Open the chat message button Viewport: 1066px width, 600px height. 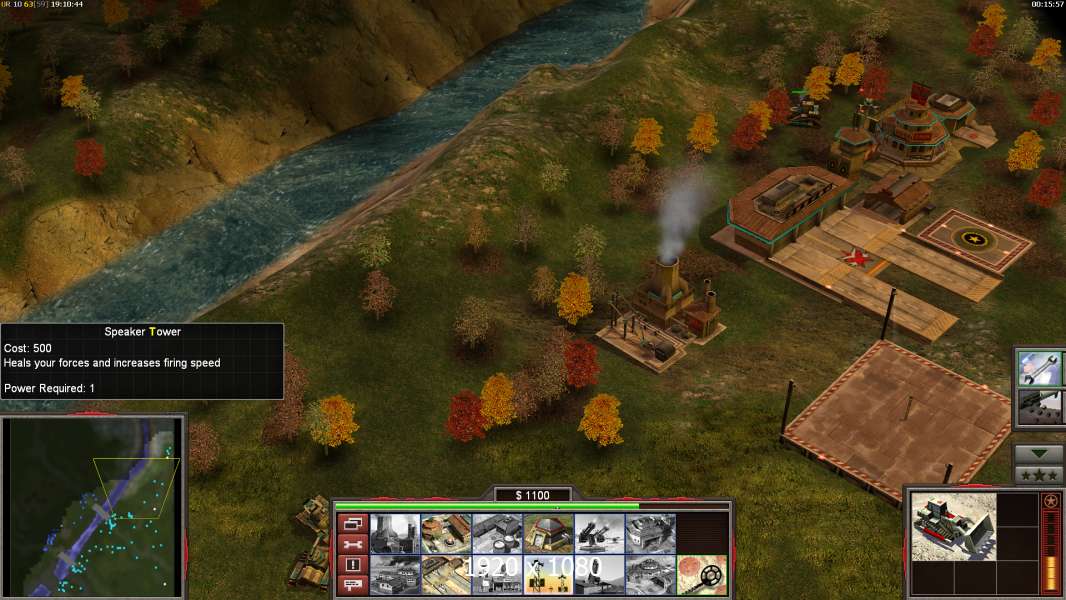point(352,585)
